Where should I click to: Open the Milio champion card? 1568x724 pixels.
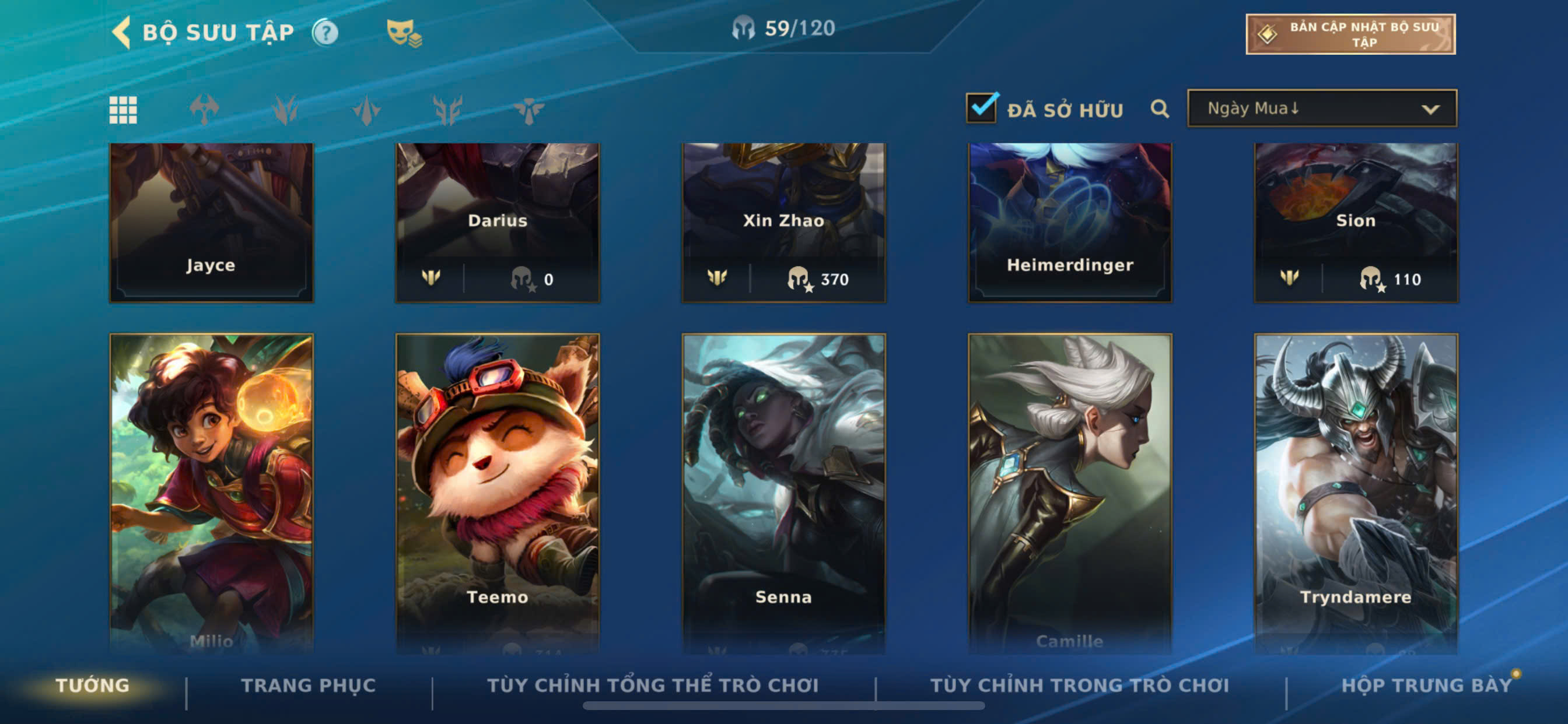[211, 493]
